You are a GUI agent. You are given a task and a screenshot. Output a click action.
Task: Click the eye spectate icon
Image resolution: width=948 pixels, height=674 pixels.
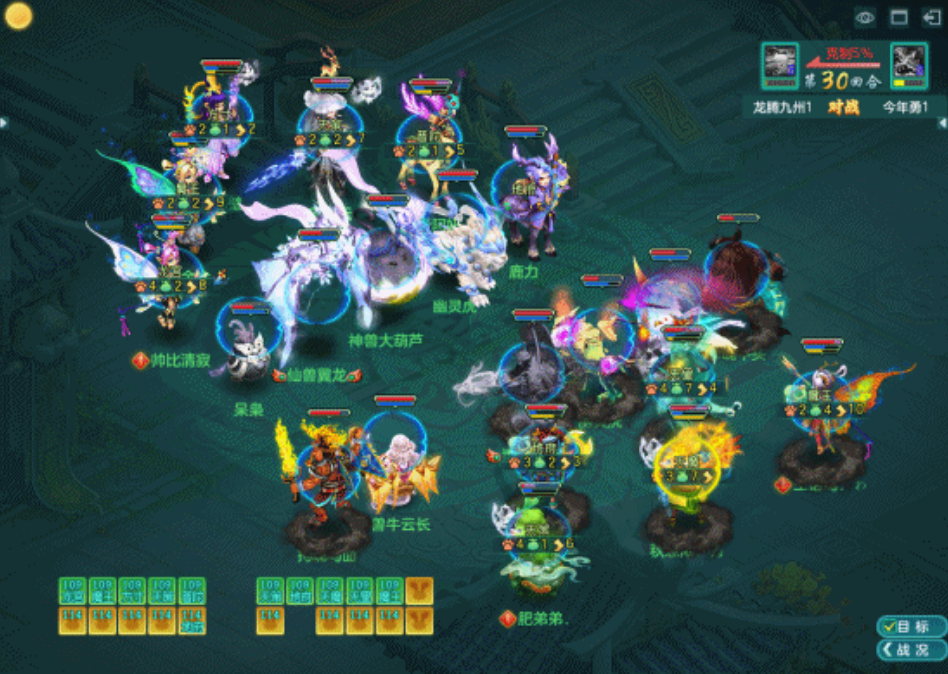865,17
